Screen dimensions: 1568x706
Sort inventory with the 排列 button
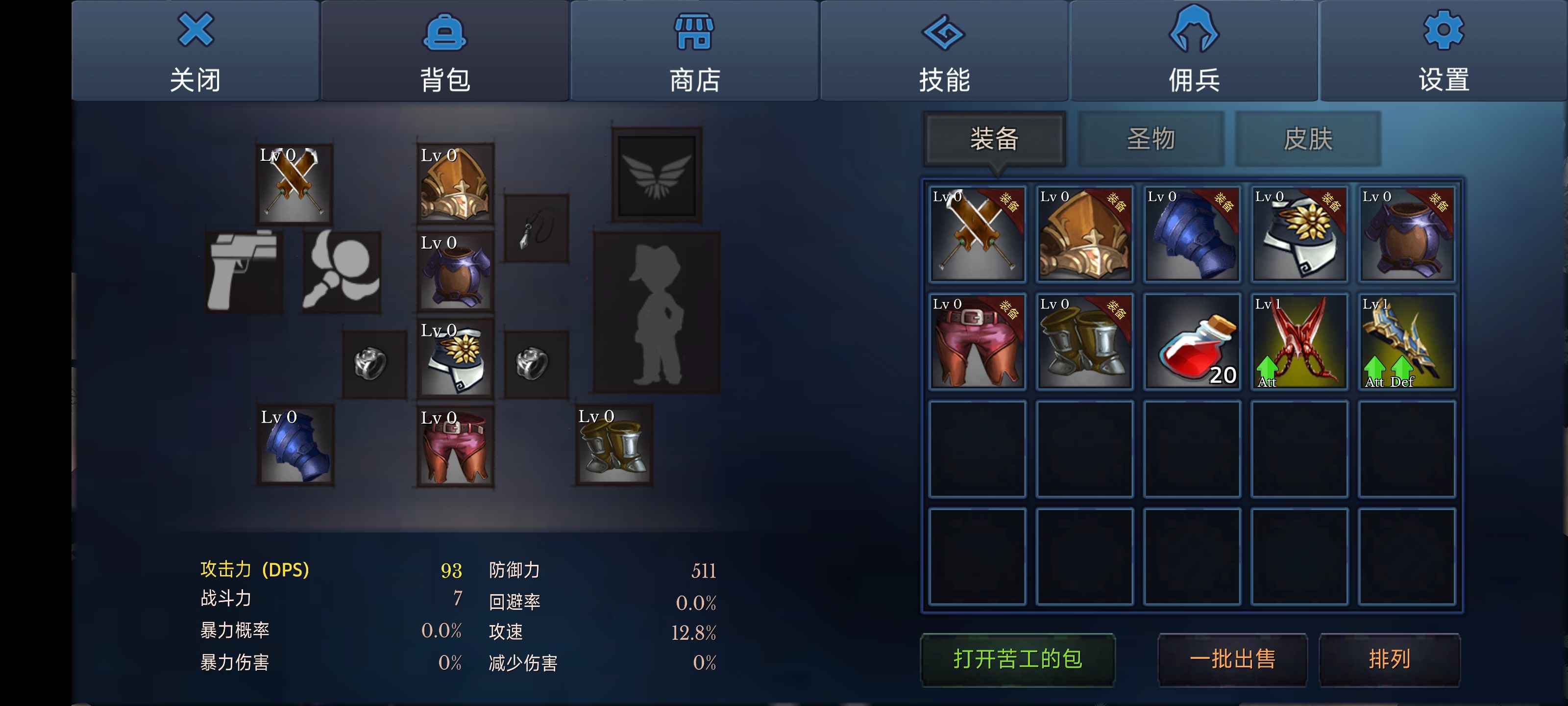coord(1389,659)
